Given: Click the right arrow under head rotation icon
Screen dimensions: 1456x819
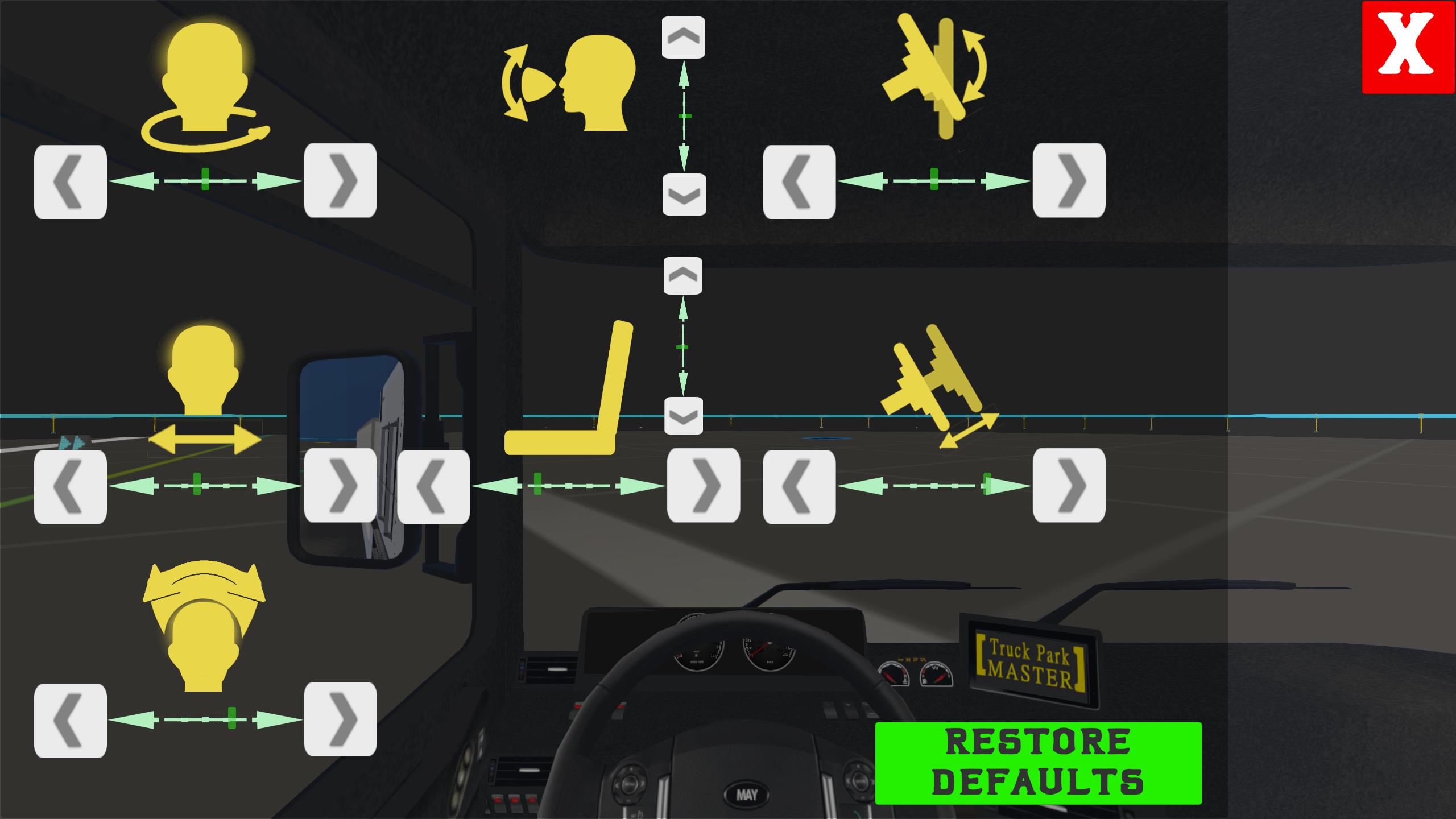Looking at the screenshot, I should pos(340,182).
